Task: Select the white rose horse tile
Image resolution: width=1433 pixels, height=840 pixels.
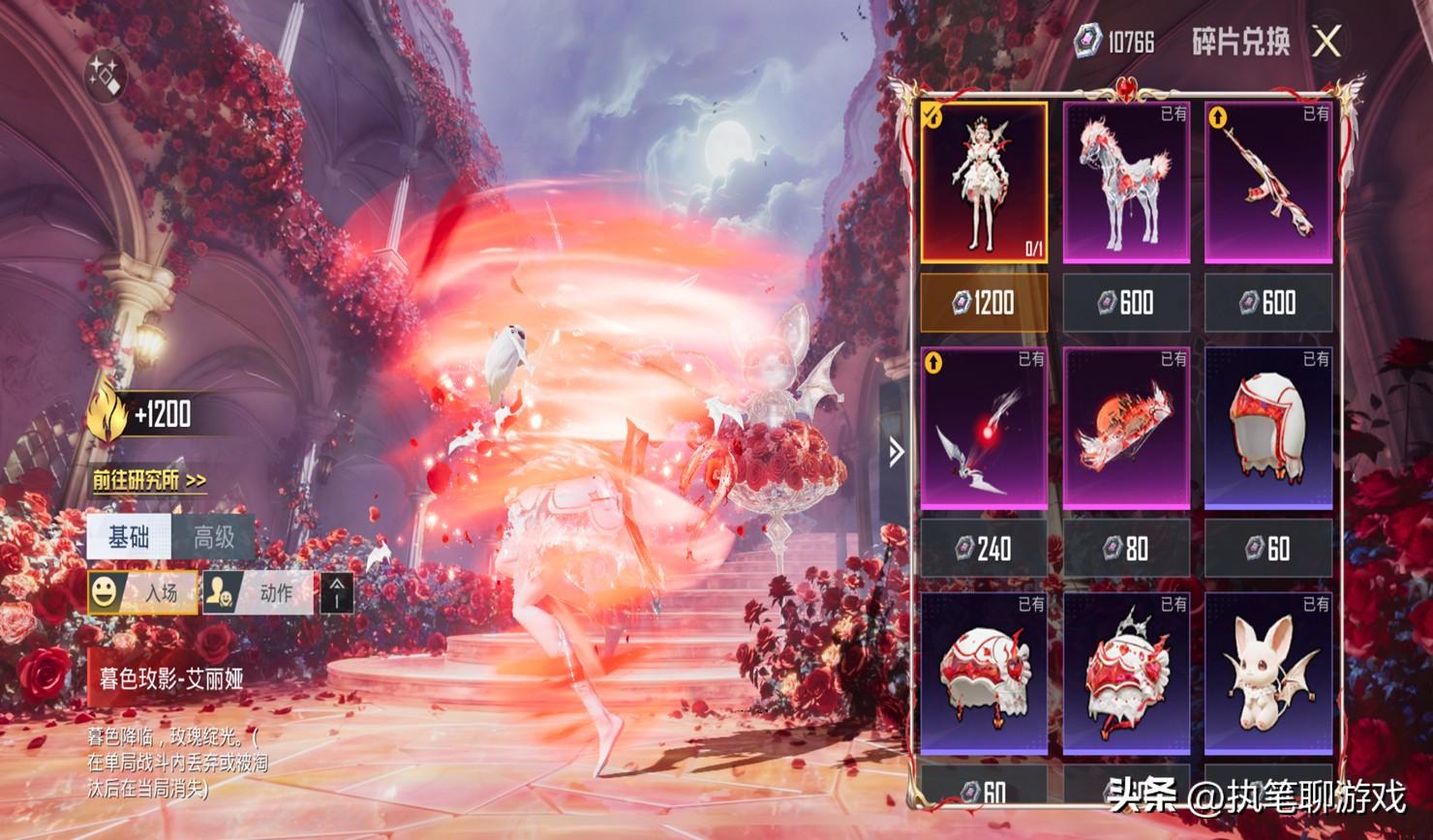Action: click(x=1126, y=183)
